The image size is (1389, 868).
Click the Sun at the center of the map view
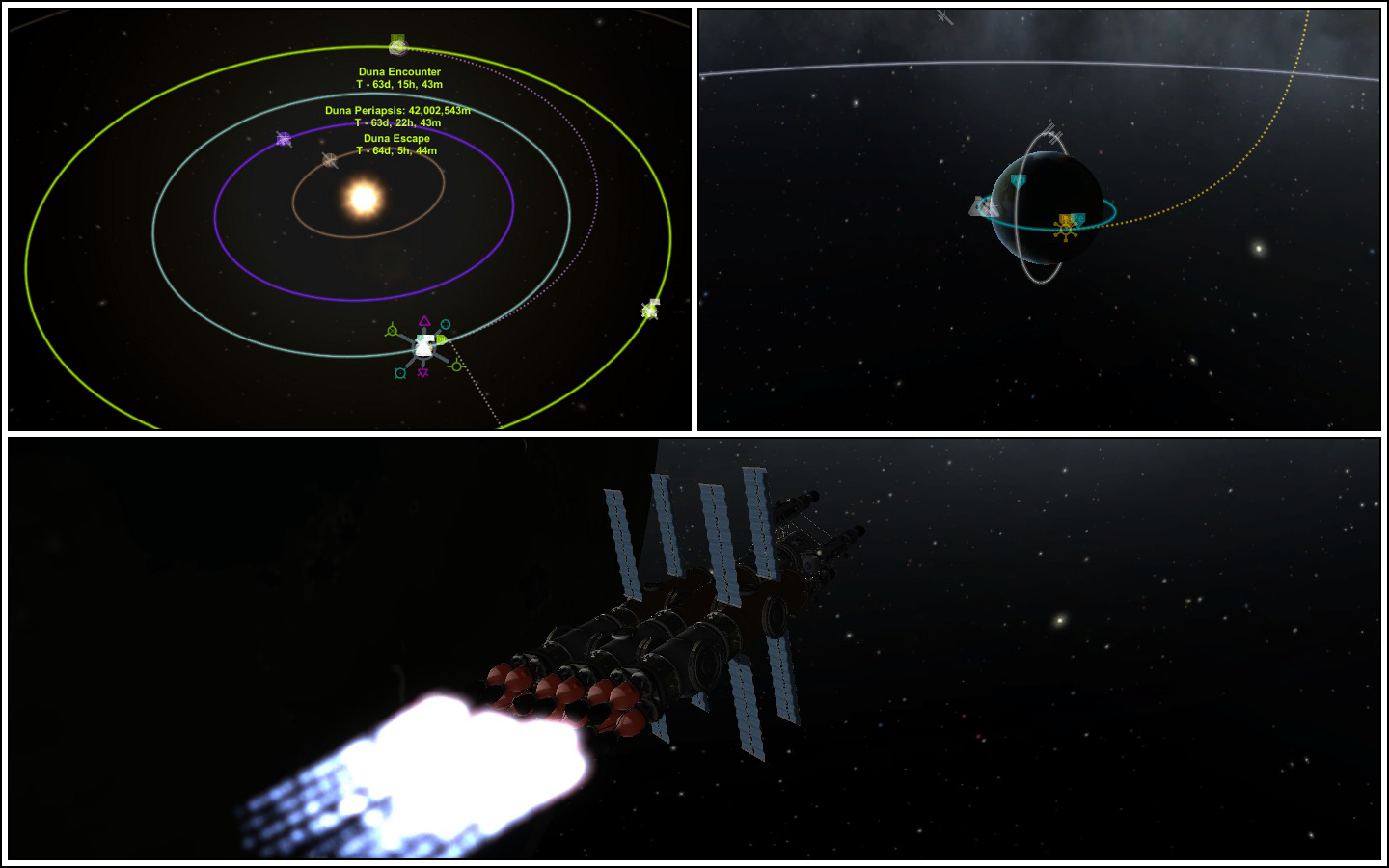click(365, 199)
